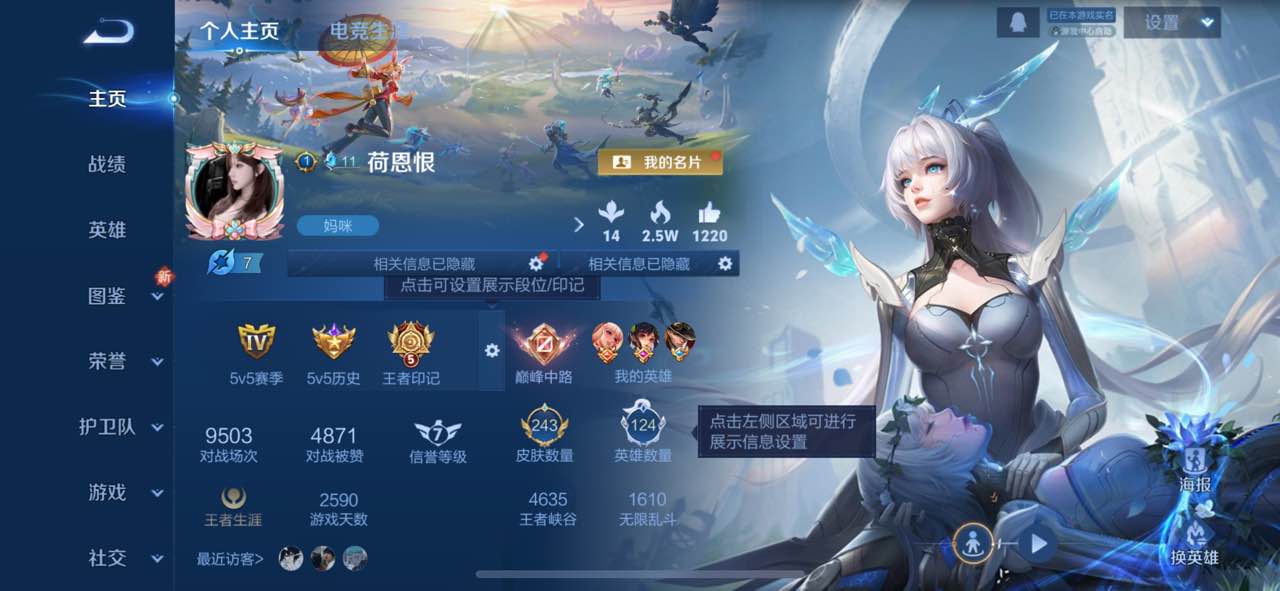1280x591 pixels.
Task: Select 英雄 in the left sidebar
Action: [x=107, y=229]
